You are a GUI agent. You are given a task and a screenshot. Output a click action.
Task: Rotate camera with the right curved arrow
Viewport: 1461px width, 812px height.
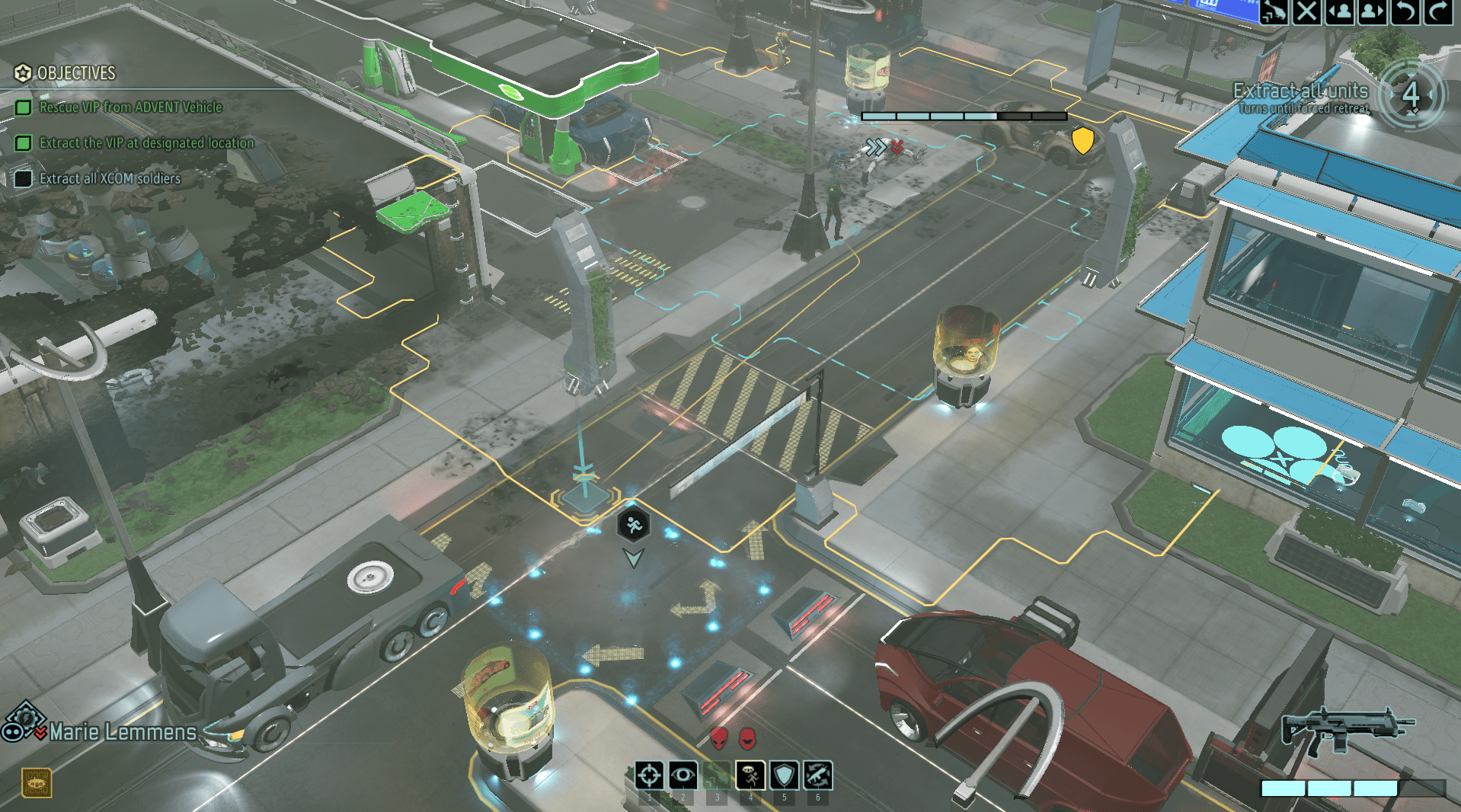(1438, 11)
